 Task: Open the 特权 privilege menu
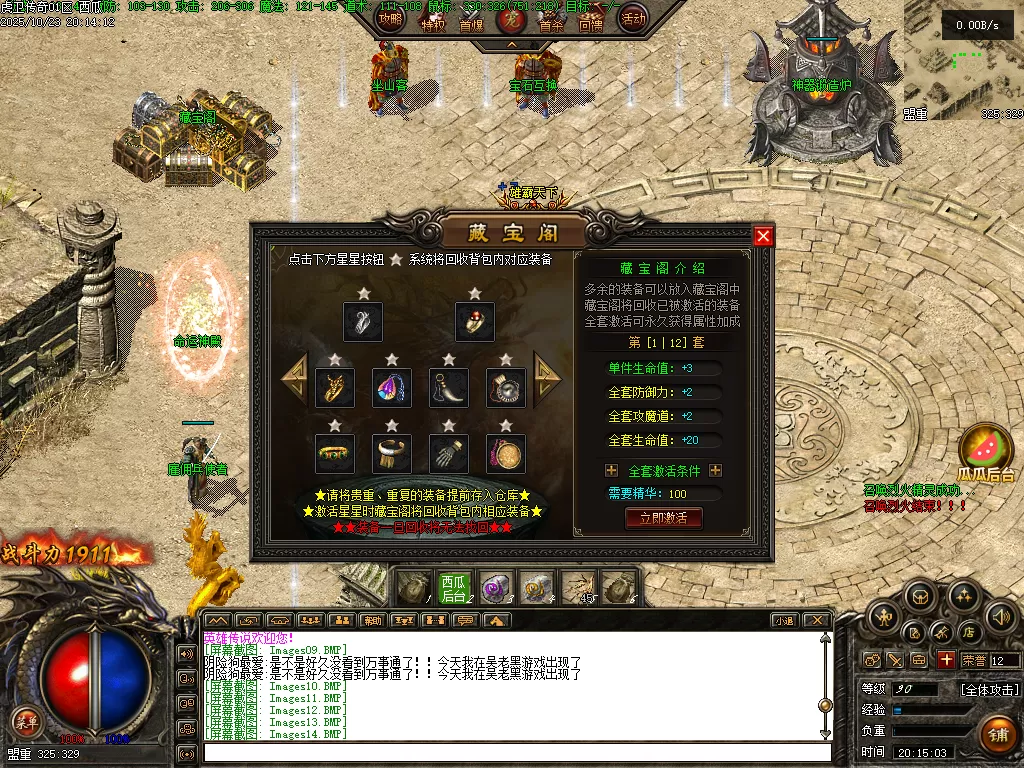click(433, 22)
